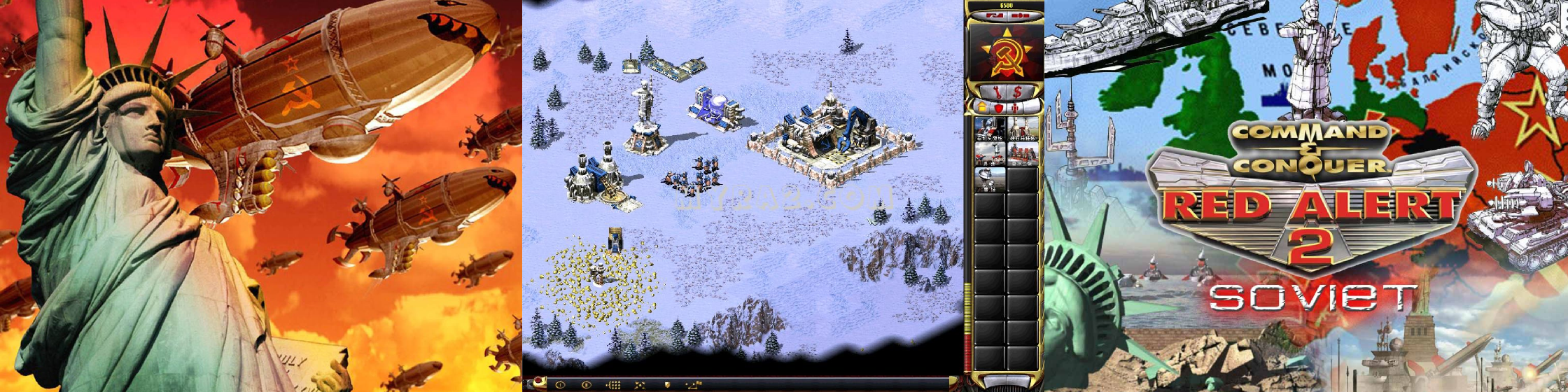Select the Radar Tower build icon
Screen dimensions: 1568x392
click(x=990, y=178)
